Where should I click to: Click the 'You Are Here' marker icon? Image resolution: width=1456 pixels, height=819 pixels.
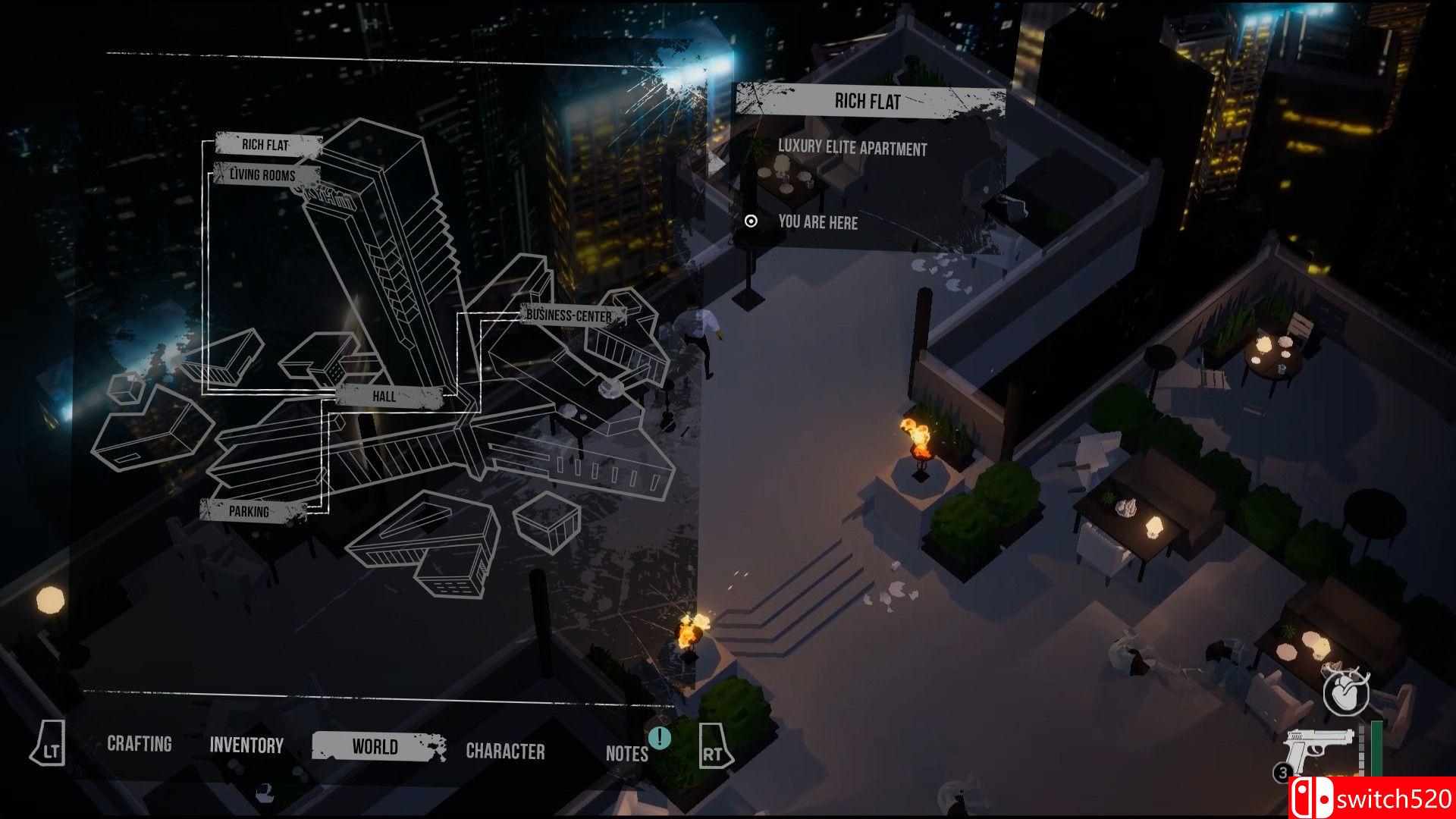[752, 223]
